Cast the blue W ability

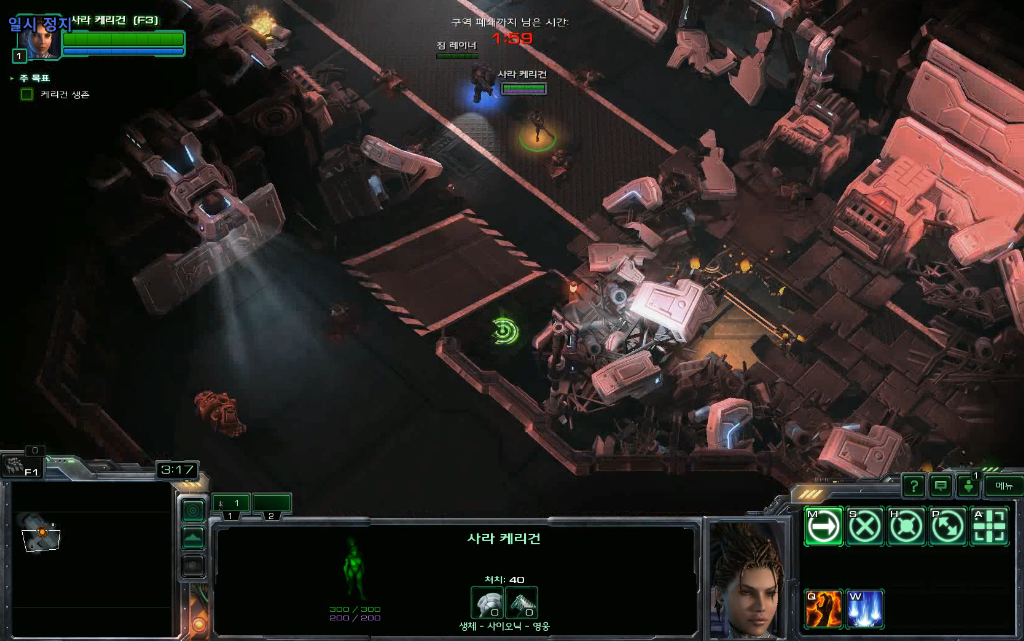coord(865,607)
